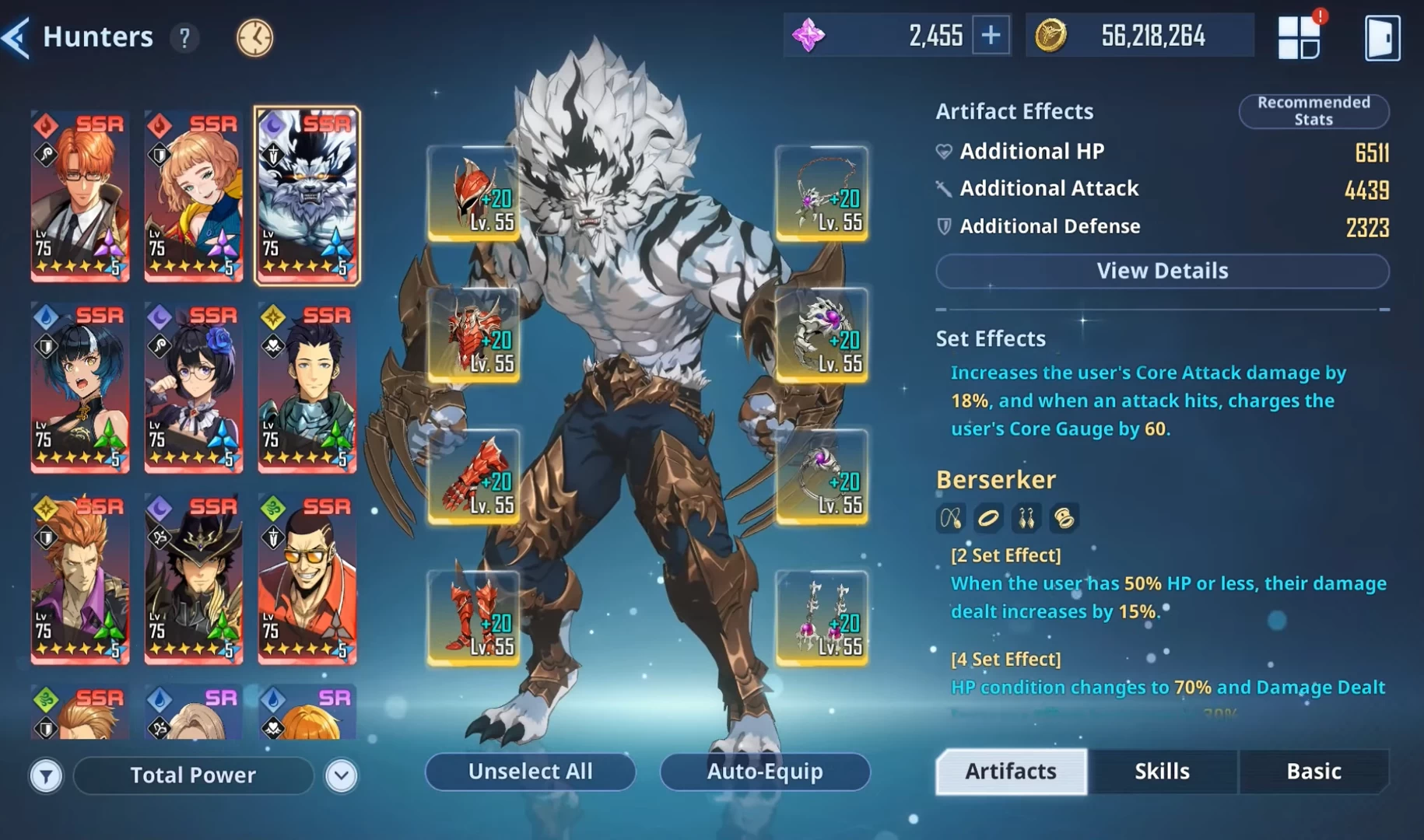The height and width of the screenshot is (840, 1424).
Task: Go back from the Hunters screen
Action: point(17,37)
